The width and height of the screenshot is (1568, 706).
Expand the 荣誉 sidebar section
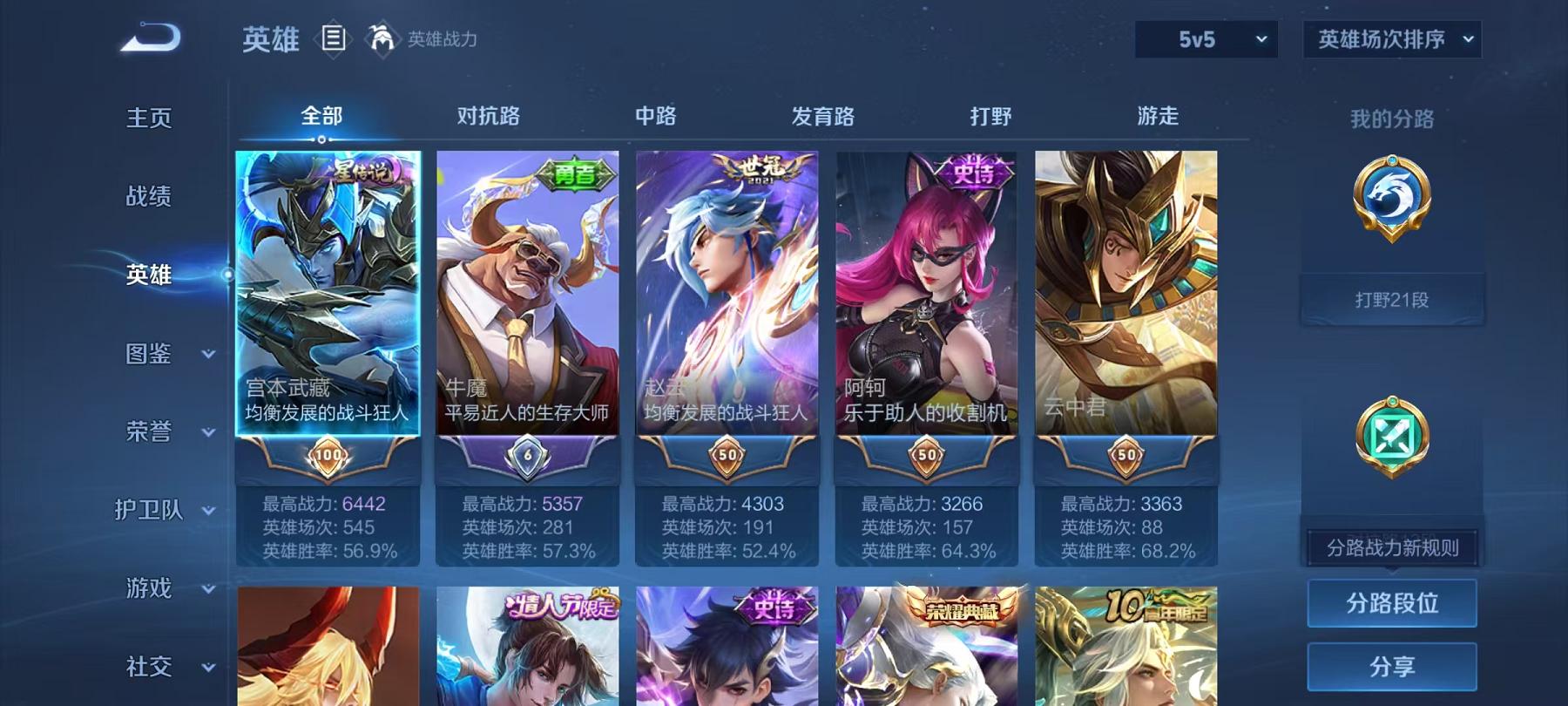[150, 431]
